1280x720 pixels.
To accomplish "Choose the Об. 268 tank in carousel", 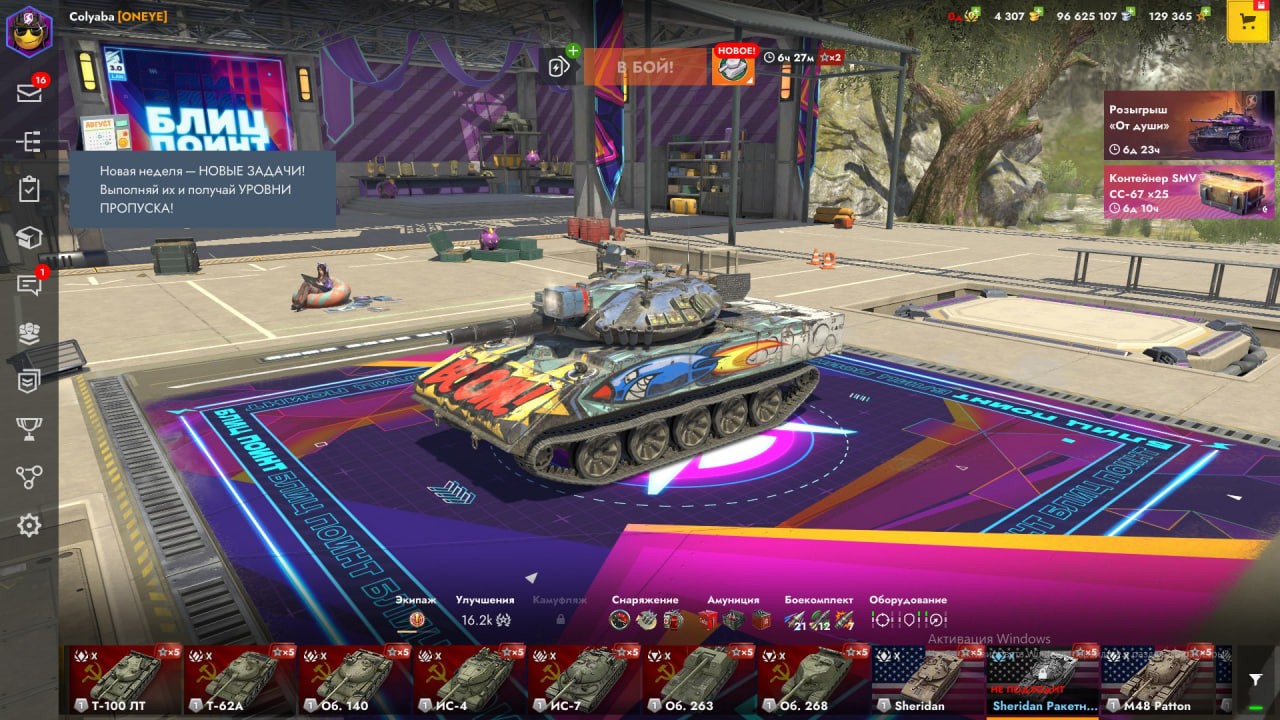I will click(814, 680).
